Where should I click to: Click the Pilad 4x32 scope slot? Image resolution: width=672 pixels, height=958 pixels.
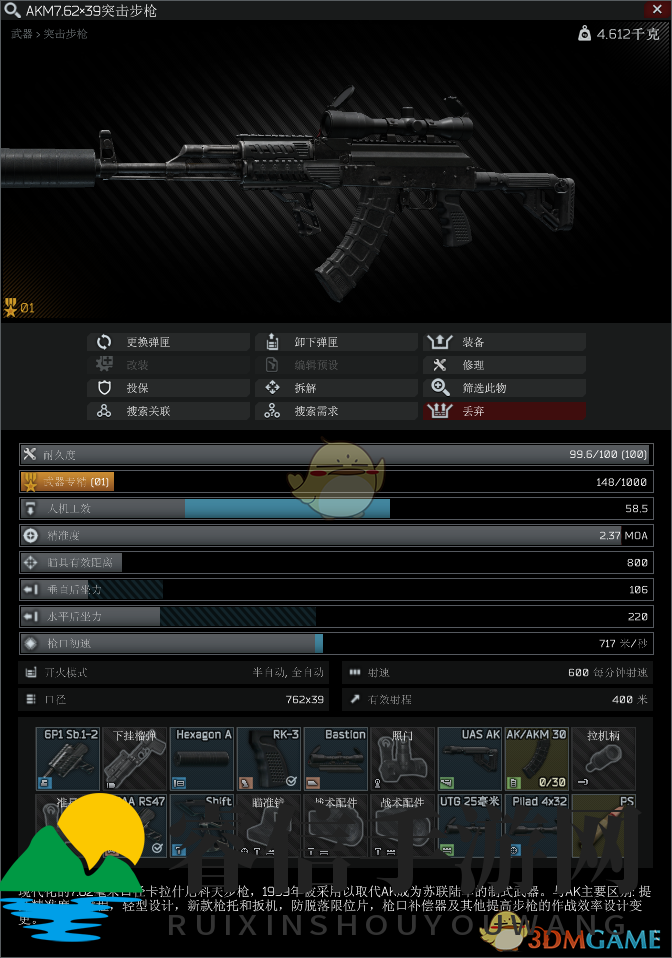tap(537, 825)
